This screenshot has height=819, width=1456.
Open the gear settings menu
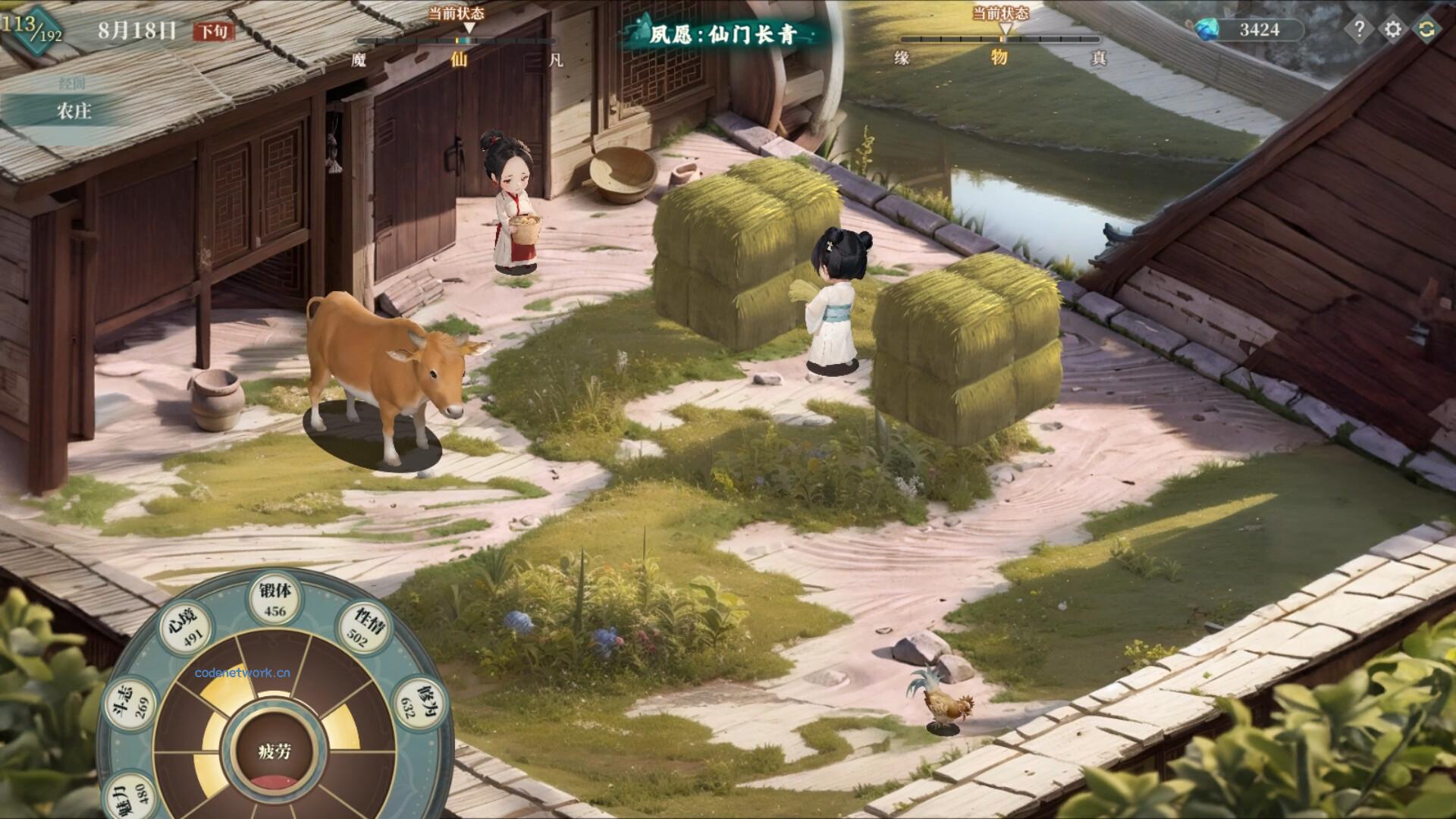[1393, 30]
